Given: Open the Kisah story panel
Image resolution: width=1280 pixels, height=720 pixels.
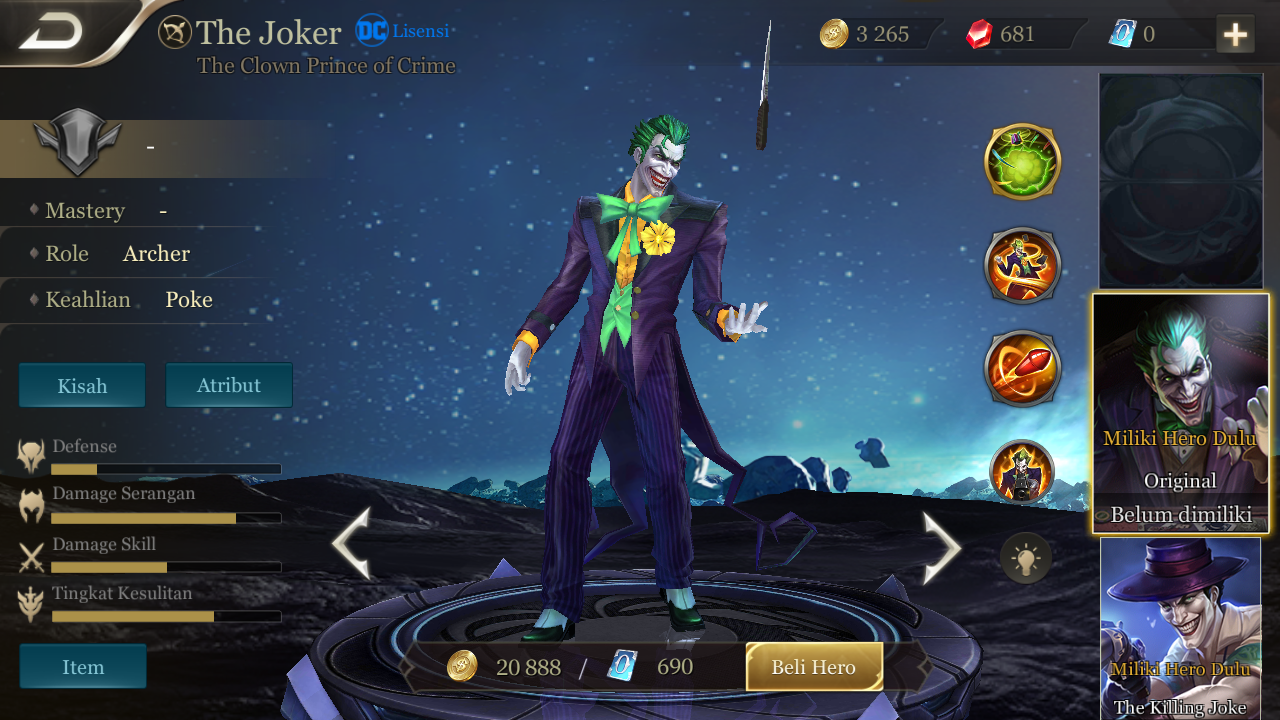Looking at the screenshot, I should click(82, 386).
